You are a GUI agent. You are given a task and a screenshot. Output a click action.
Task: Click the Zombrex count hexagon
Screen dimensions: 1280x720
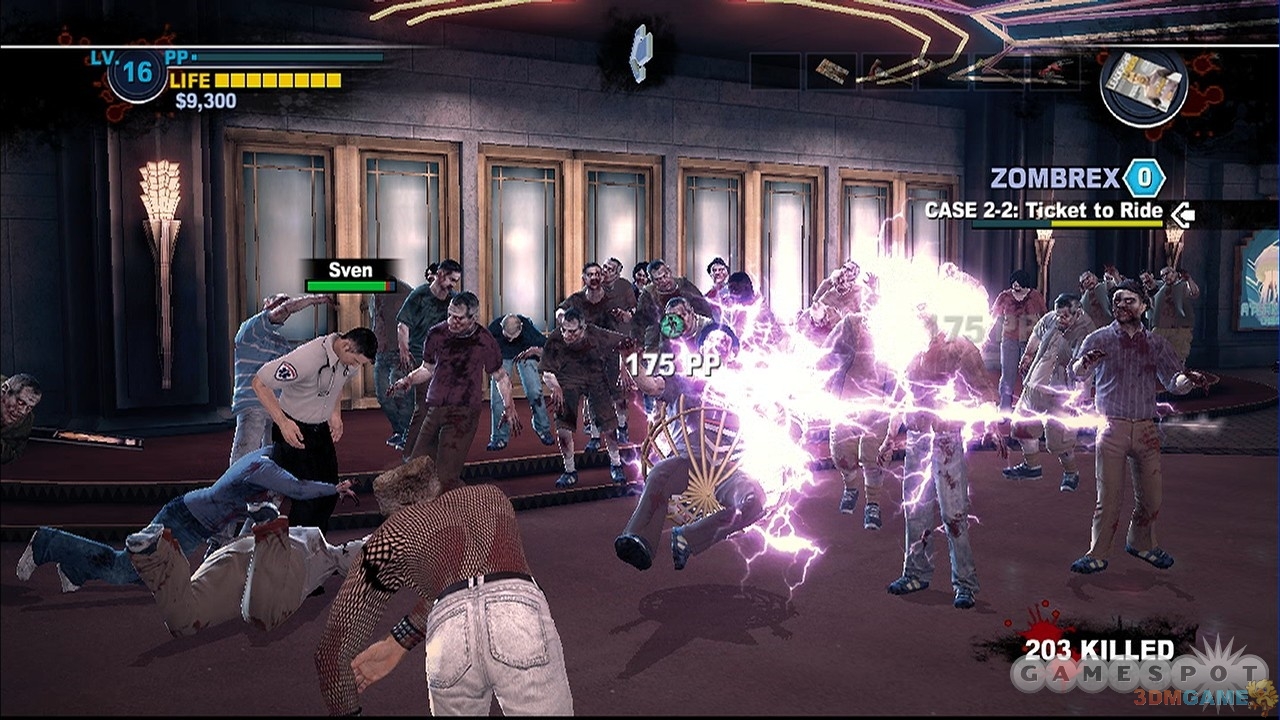tap(1143, 179)
